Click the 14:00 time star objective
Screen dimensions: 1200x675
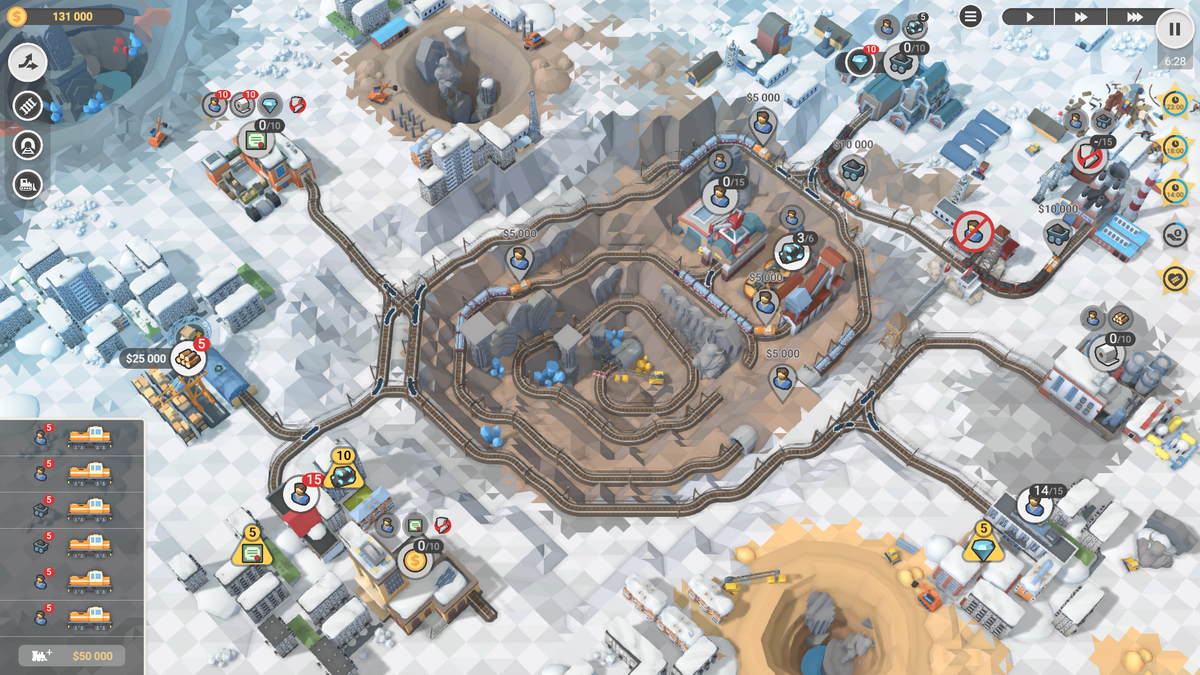[1174, 190]
